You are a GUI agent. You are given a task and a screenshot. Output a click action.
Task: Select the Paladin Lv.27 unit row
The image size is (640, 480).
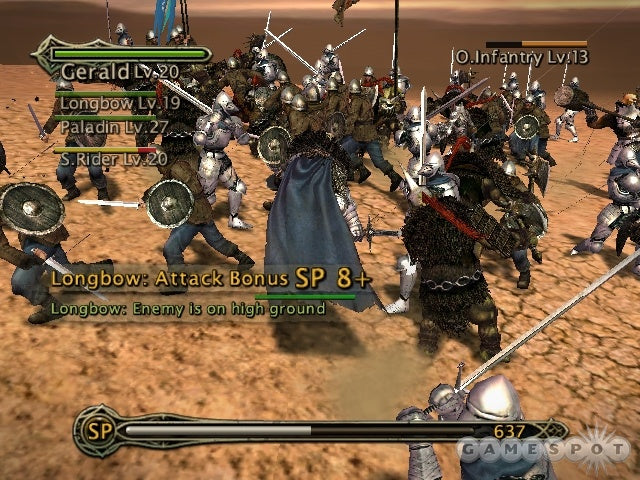point(110,128)
